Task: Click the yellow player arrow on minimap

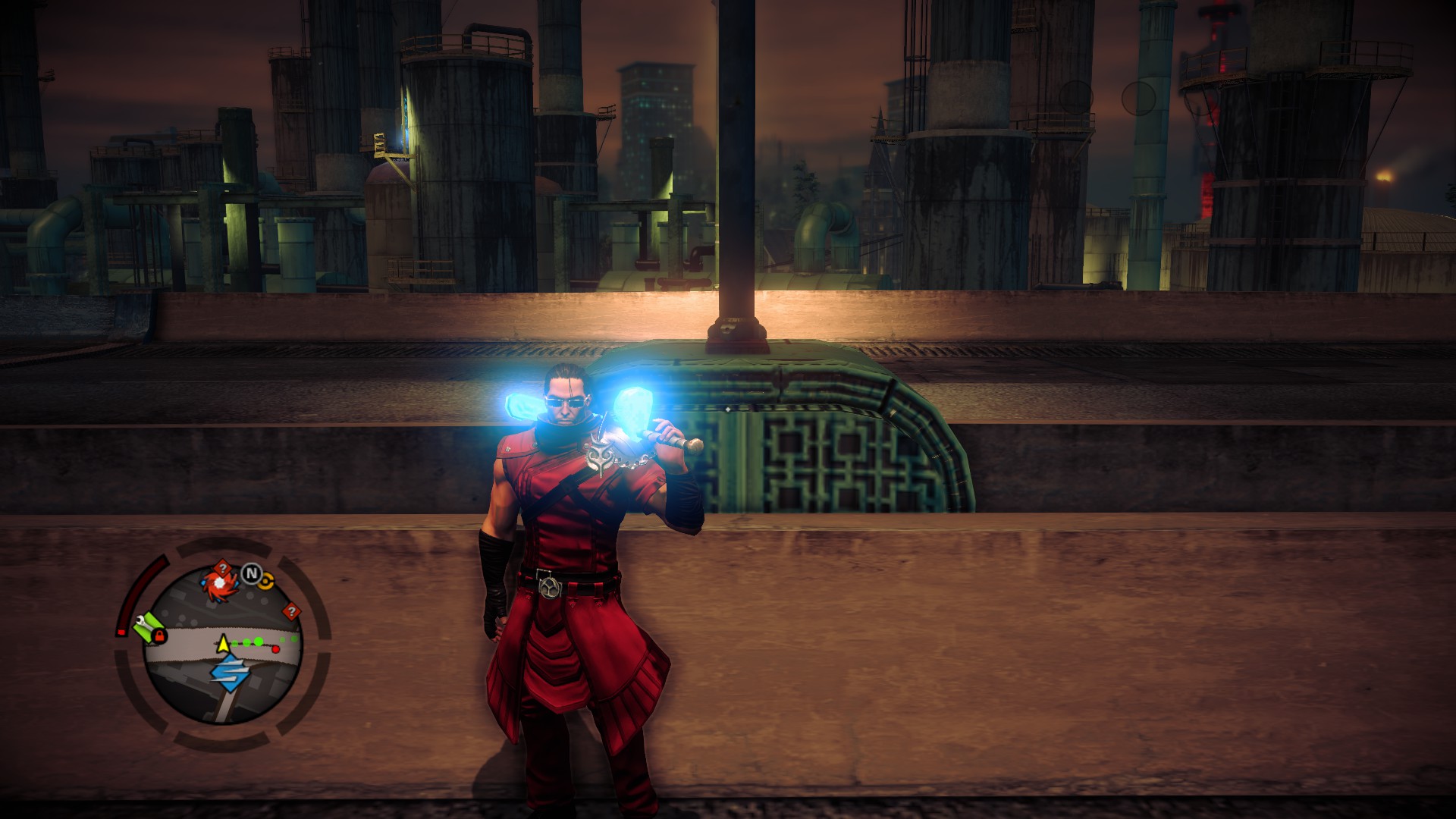Action: tap(223, 645)
